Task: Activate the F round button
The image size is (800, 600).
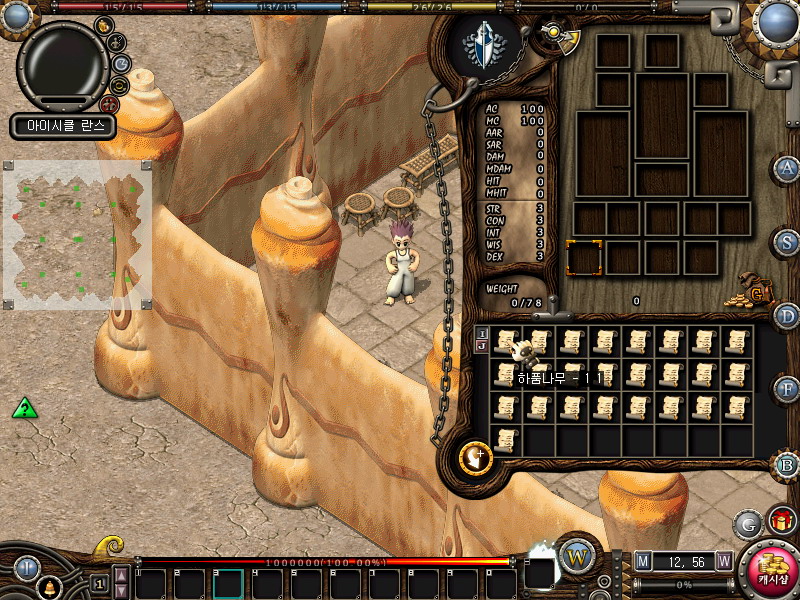Action: [x=788, y=388]
